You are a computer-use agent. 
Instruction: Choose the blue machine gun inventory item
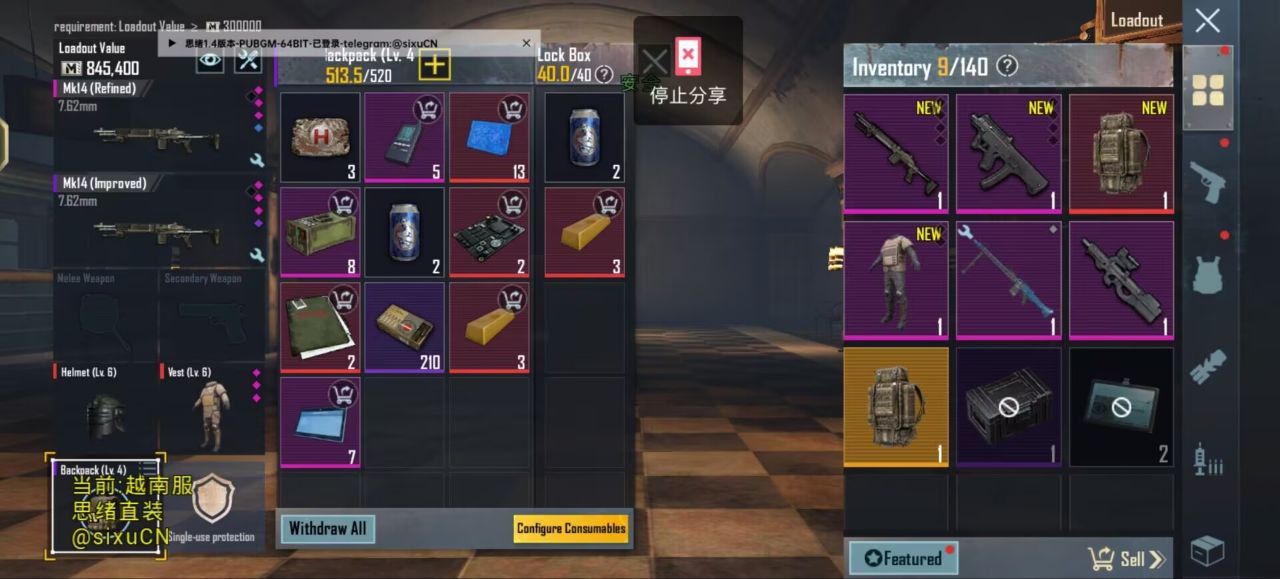tap(1008, 280)
